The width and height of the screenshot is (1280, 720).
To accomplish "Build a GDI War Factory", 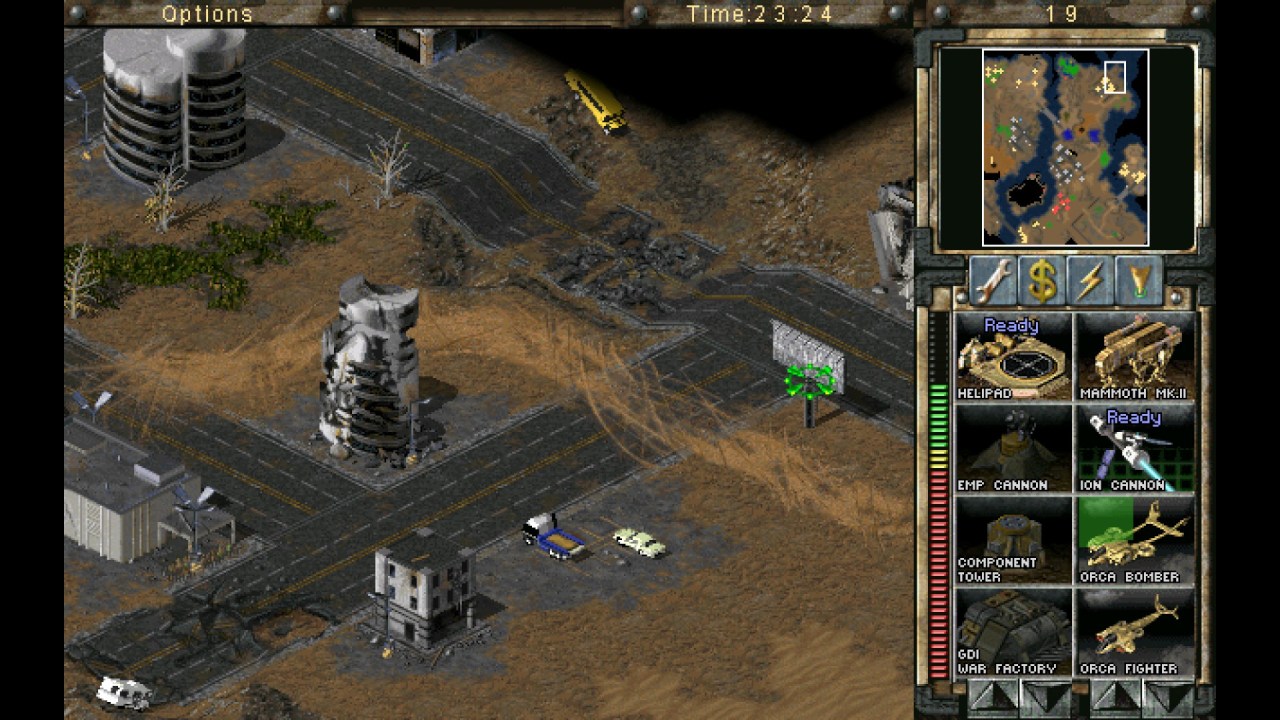I will [x=1013, y=633].
